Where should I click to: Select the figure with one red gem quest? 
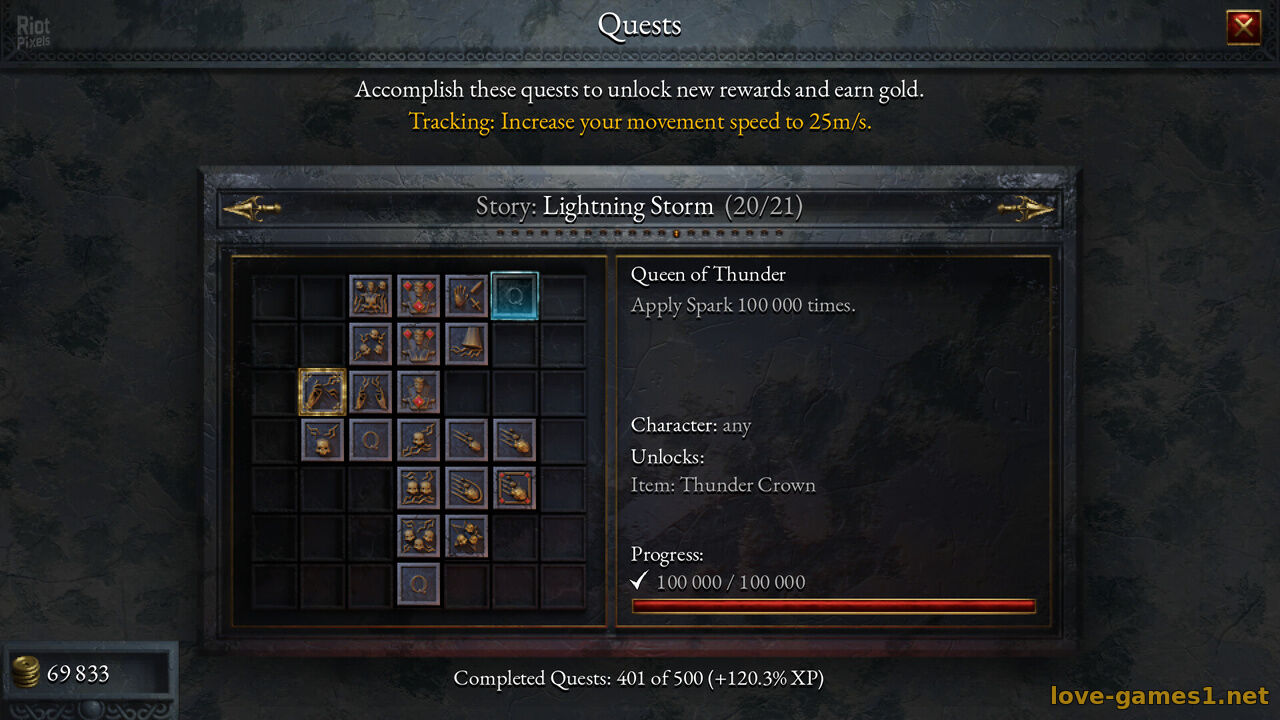click(x=418, y=392)
